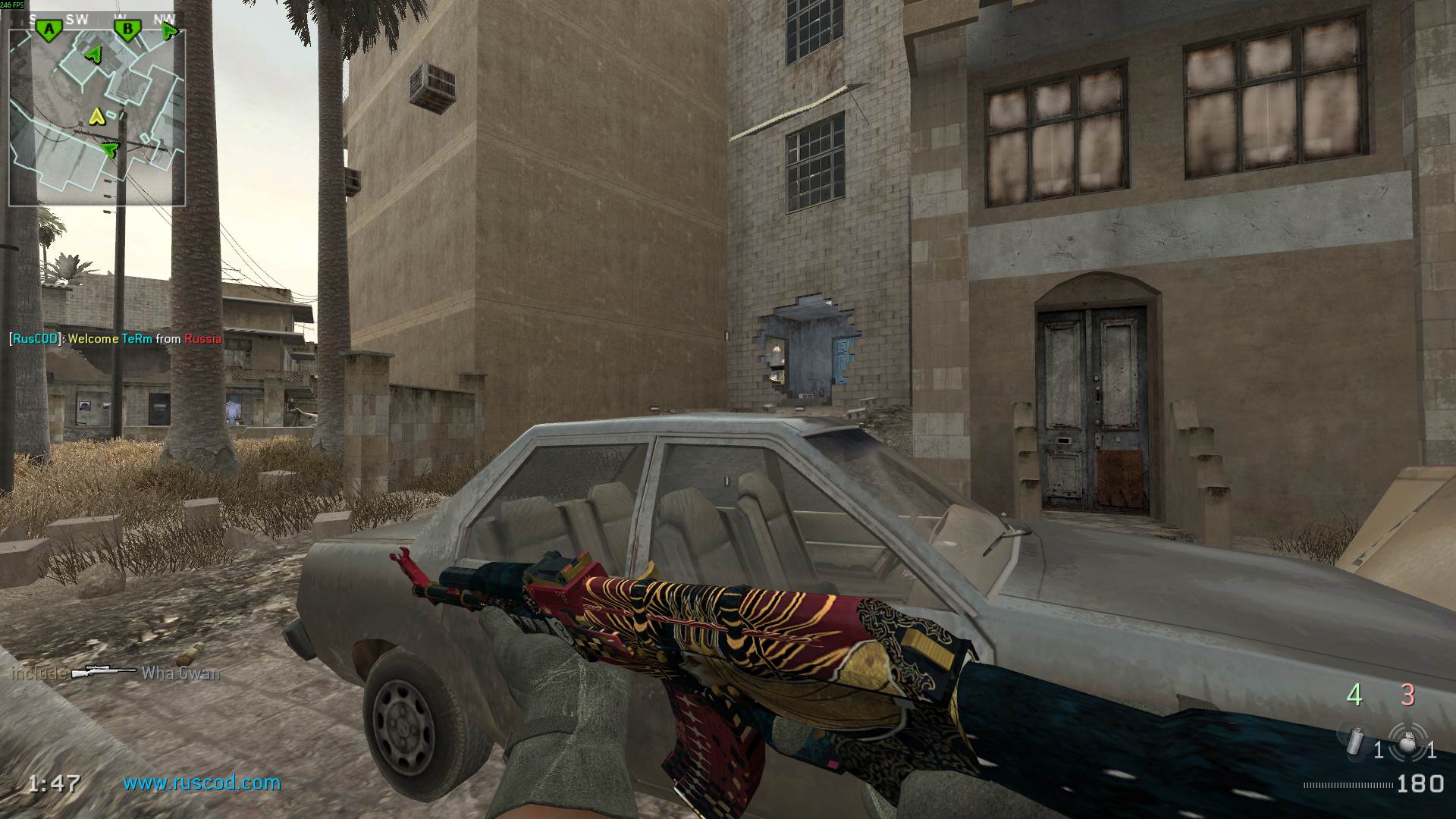Click the green teammate arrow at minimap bottom
This screenshot has width=1456, height=819.
110,150
